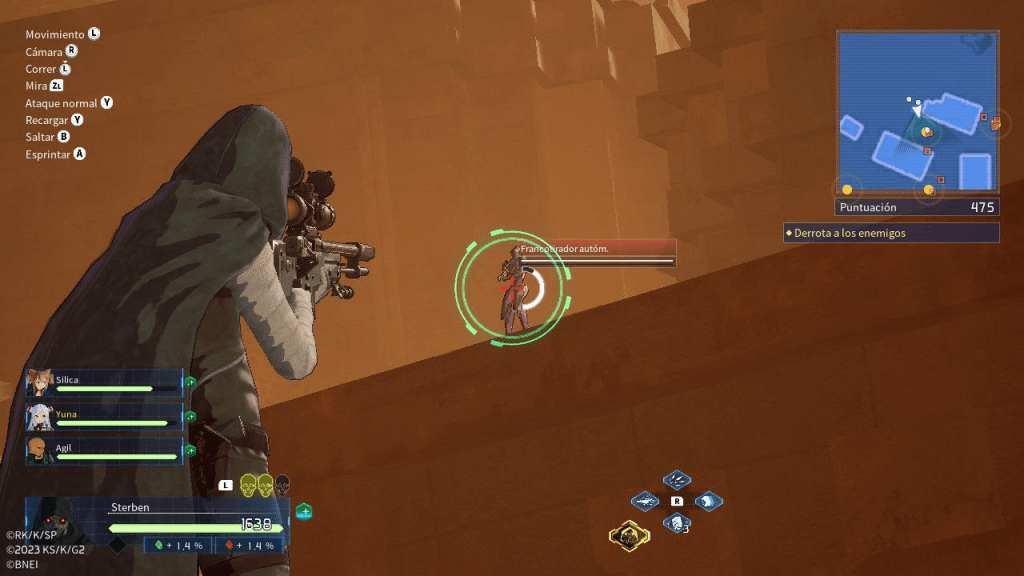The height and width of the screenshot is (576, 1024).
Task: Open the minimap in the corner
Action: 916,111
